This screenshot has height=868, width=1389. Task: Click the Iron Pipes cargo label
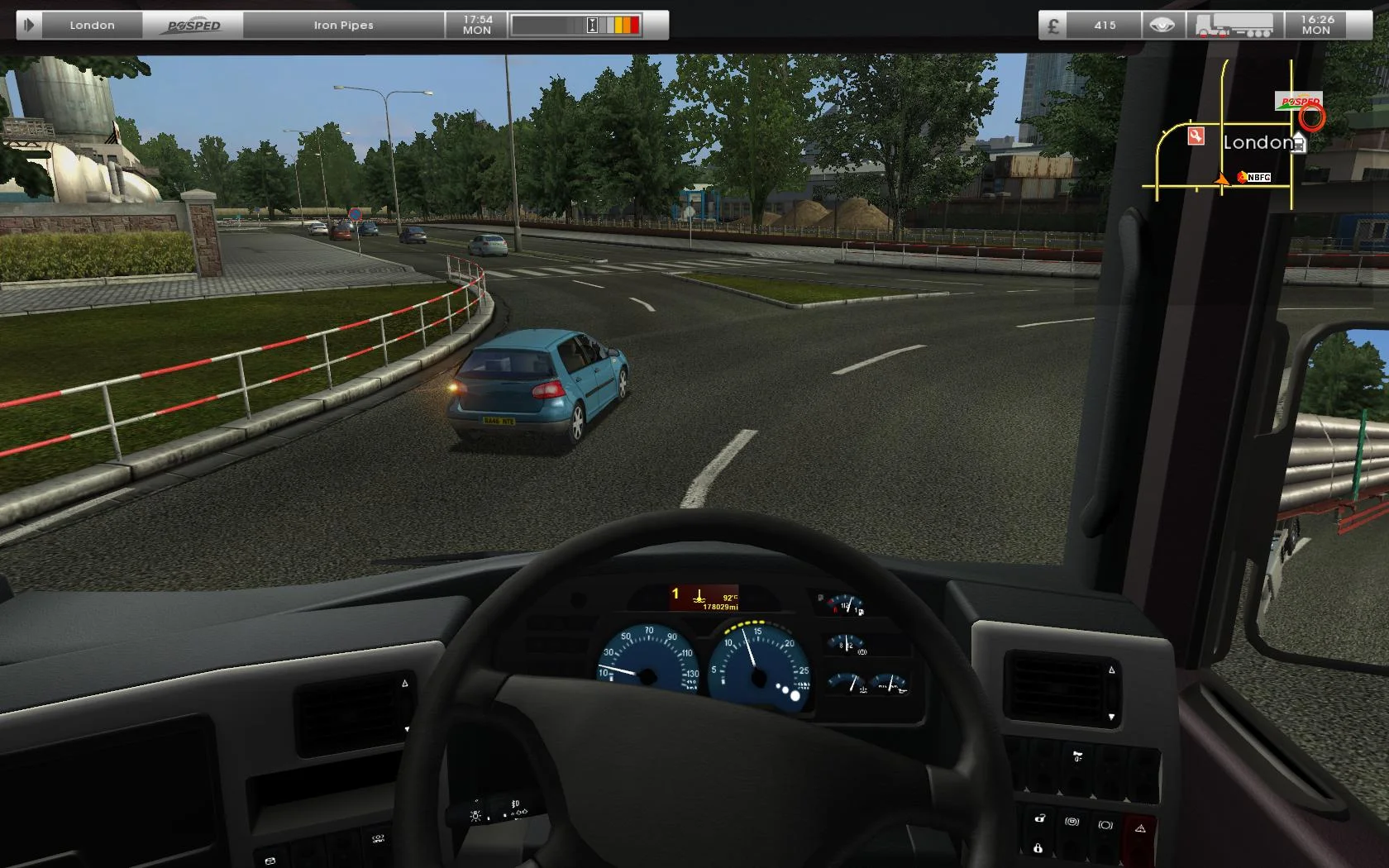tap(344, 25)
